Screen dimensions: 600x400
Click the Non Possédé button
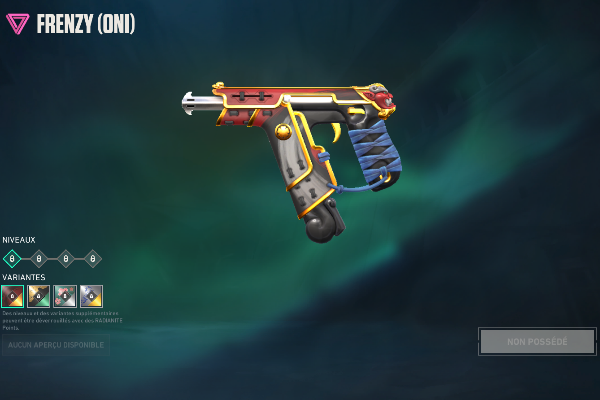tap(537, 342)
